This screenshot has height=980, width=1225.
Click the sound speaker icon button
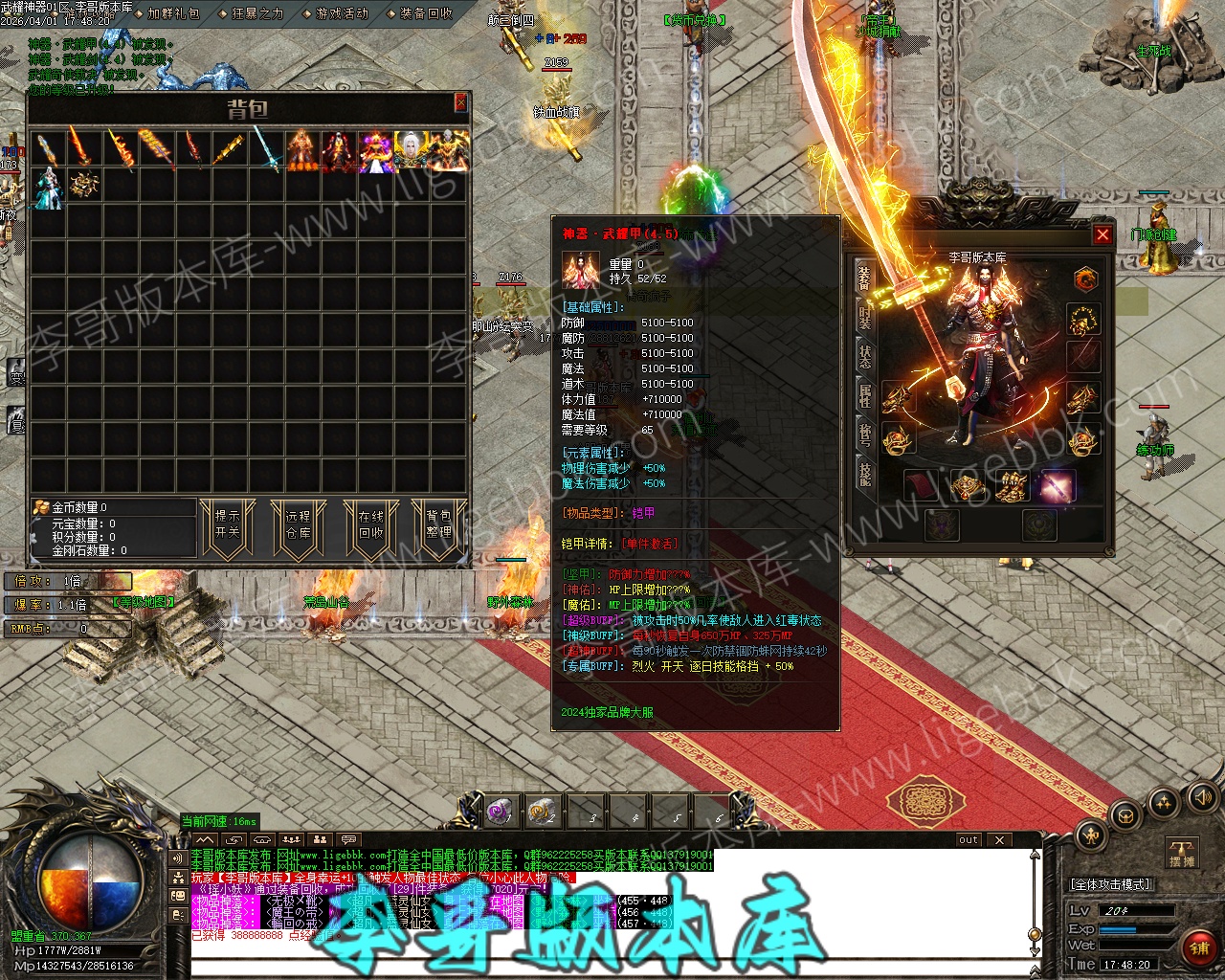tap(1203, 796)
